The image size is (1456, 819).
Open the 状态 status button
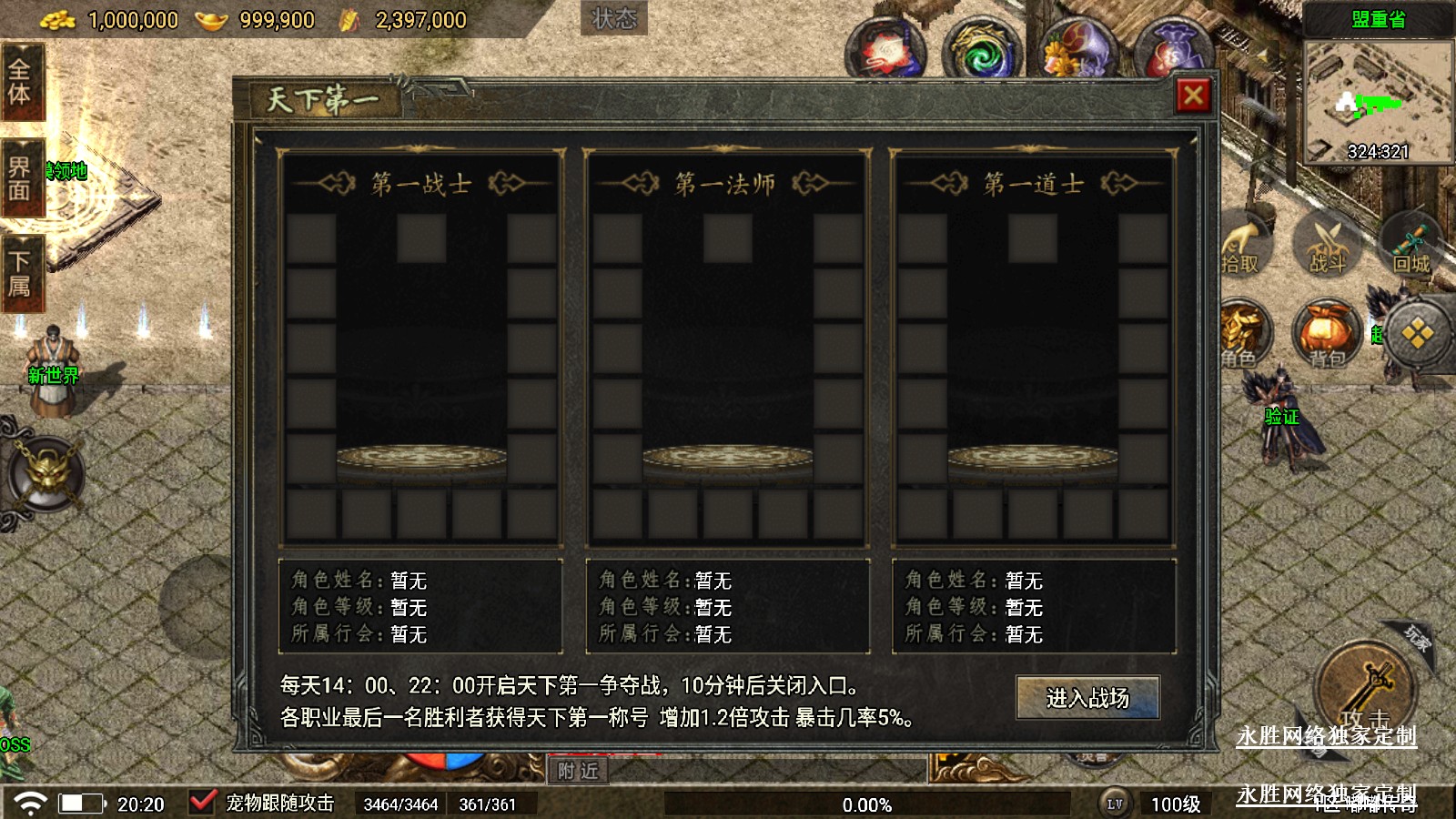tap(614, 18)
